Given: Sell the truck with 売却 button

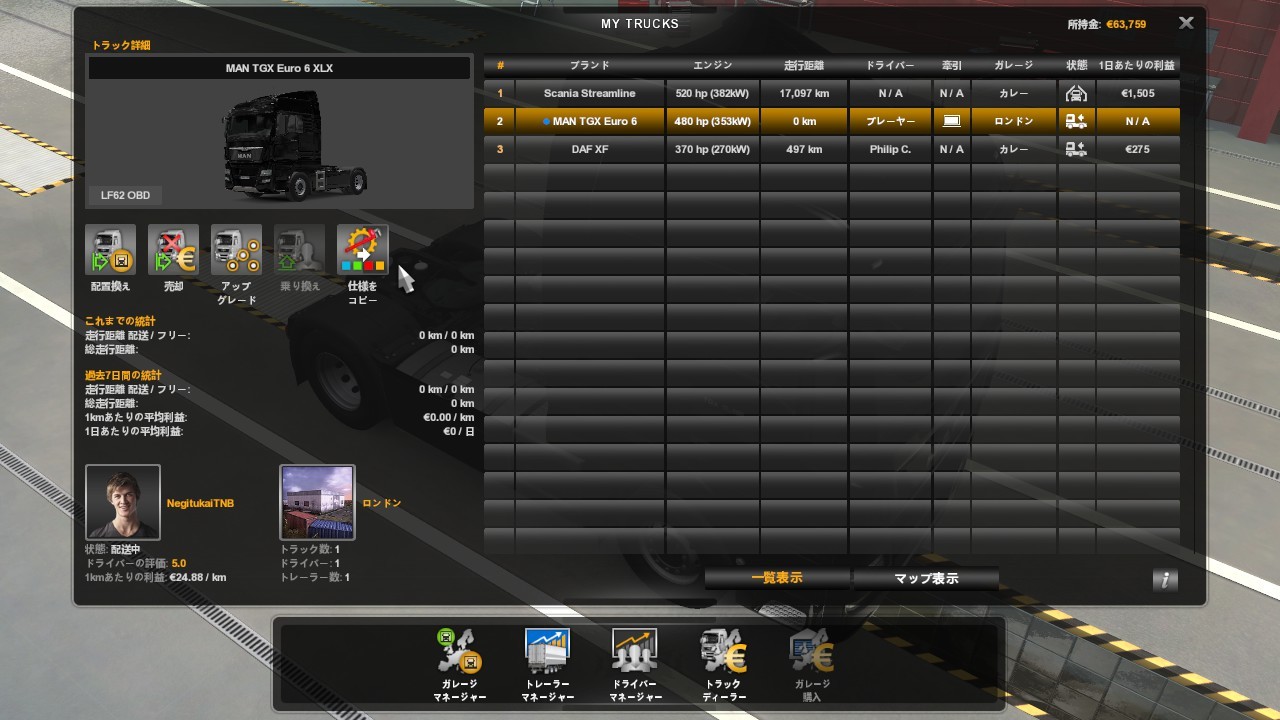Looking at the screenshot, I should (x=173, y=251).
